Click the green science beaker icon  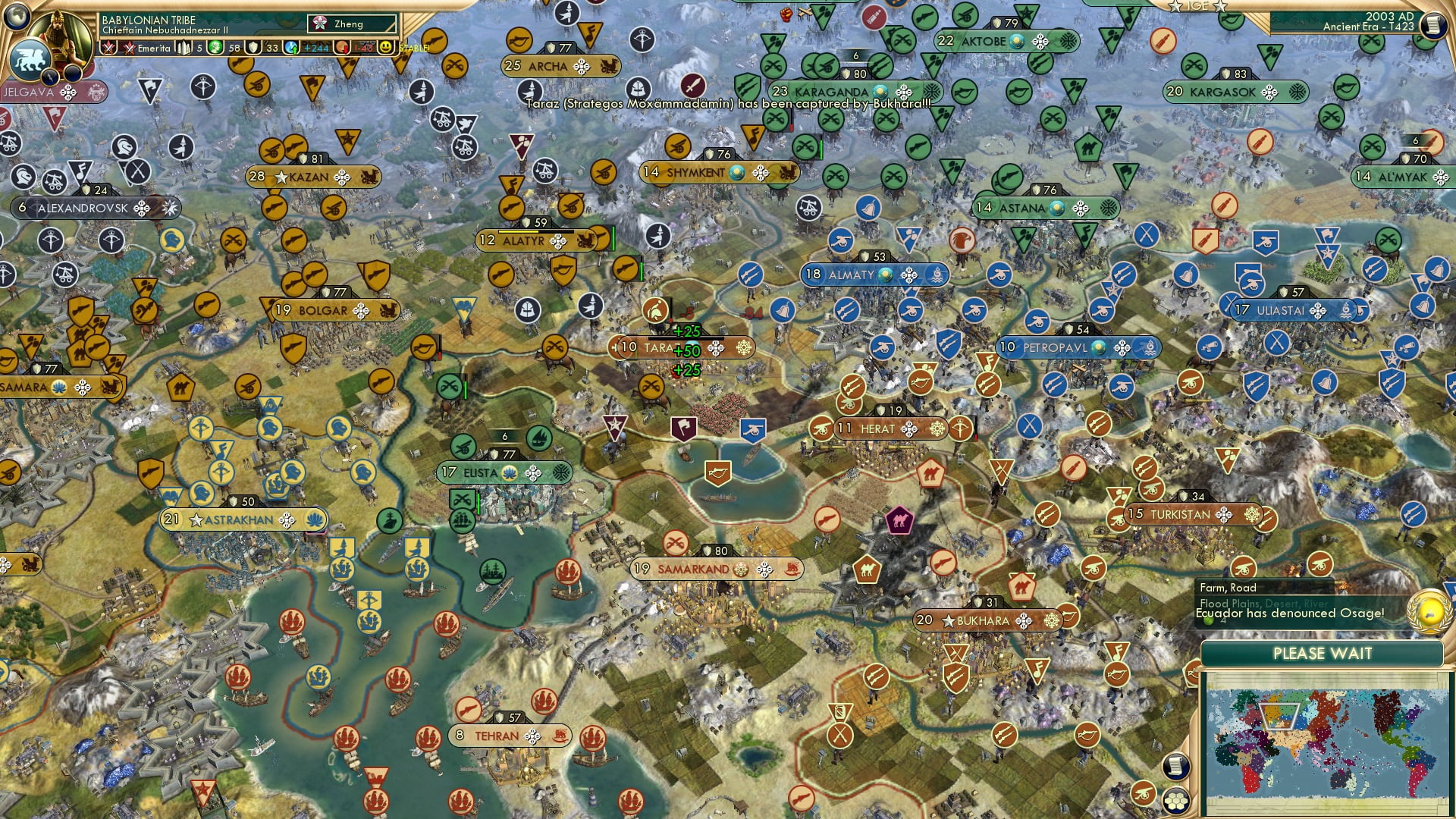(215, 48)
